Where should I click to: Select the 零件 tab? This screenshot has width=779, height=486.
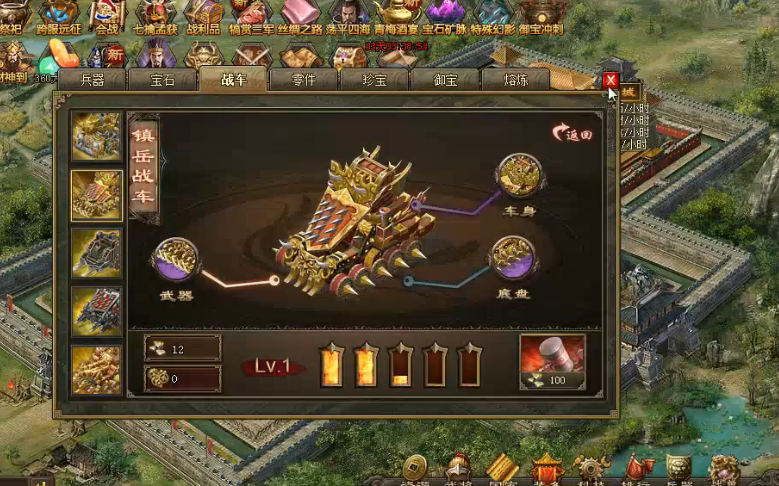coord(302,80)
